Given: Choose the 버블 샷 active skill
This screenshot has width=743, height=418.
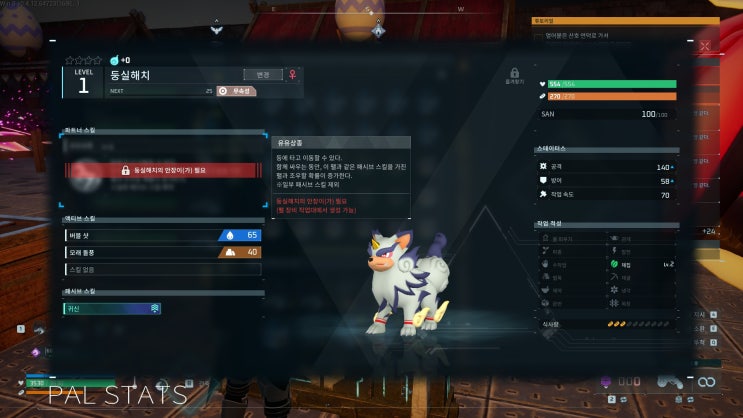Looking at the screenshot, I should click(x=162, y=235).
